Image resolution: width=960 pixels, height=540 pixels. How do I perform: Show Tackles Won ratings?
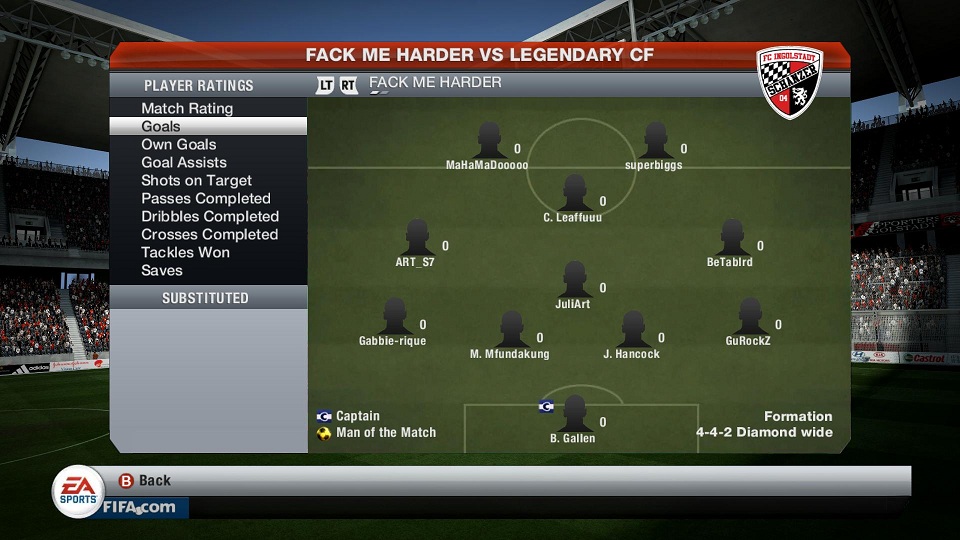(x=185, y=252)
